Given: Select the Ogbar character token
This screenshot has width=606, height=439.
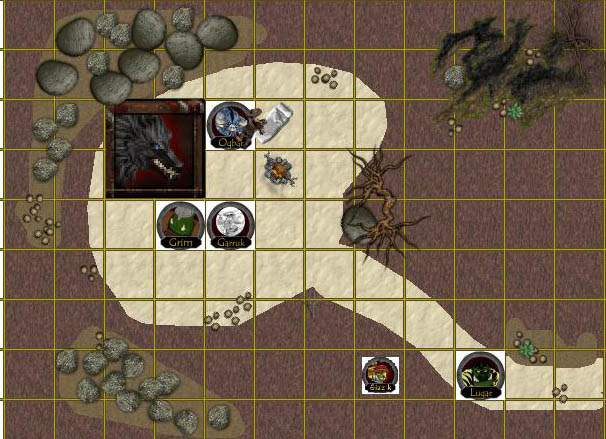Looking at the screenshot, I should point(231,126).
